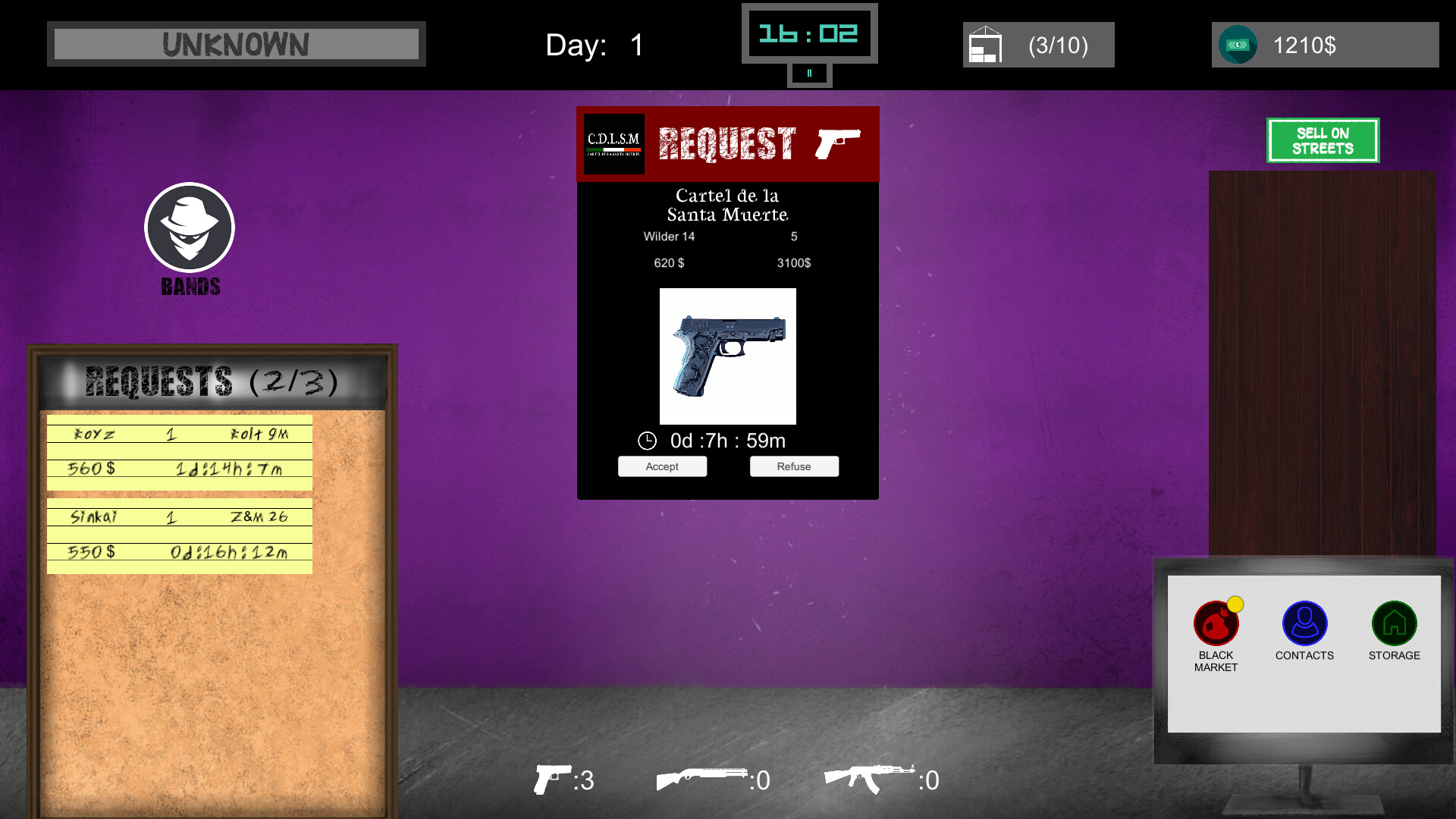Viewport: 1456px width, 819px height.
Task: Select the UNKNOWN name plate
Action: point(236,44)
